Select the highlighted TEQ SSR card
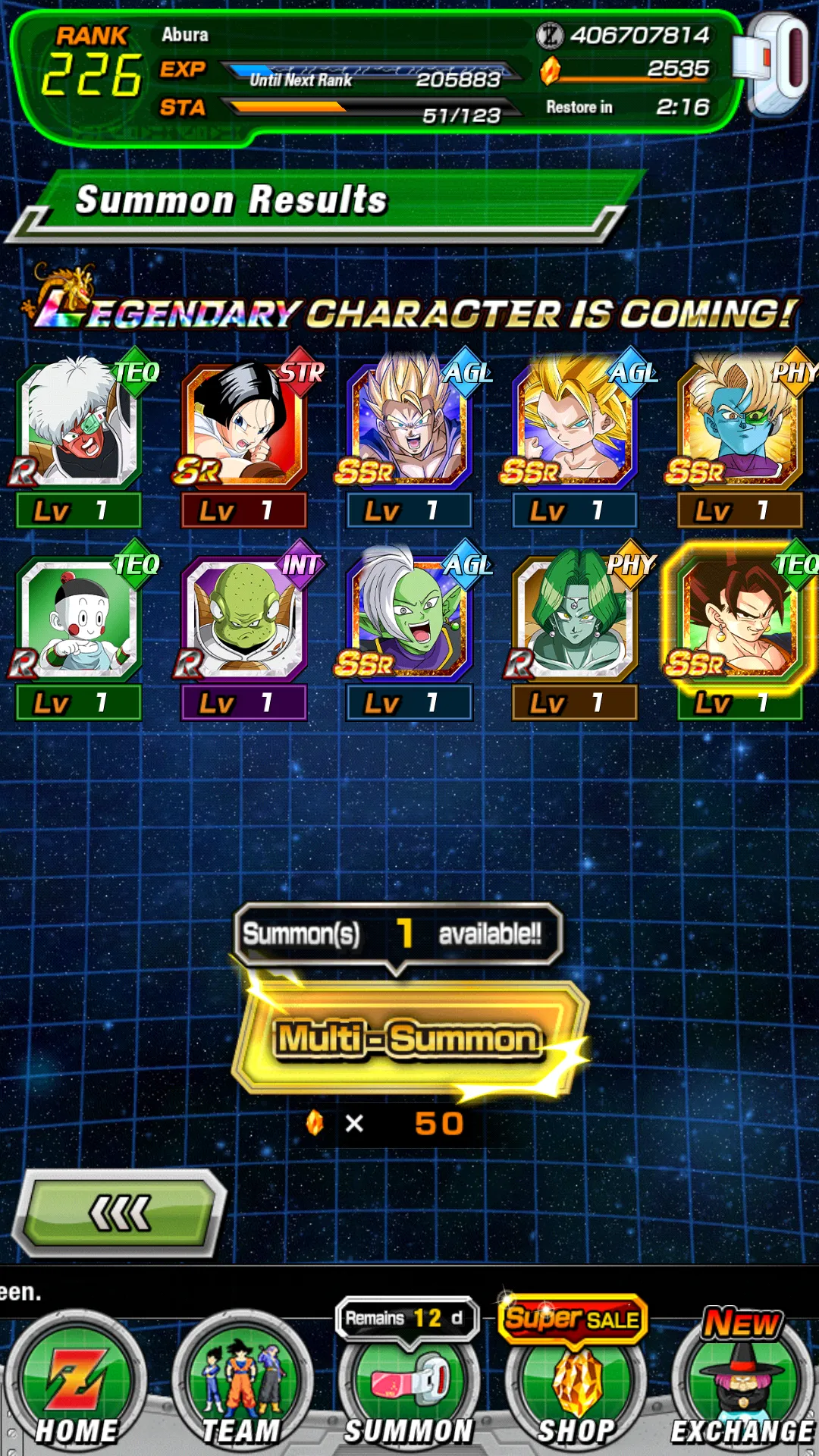 coord(740,620)
